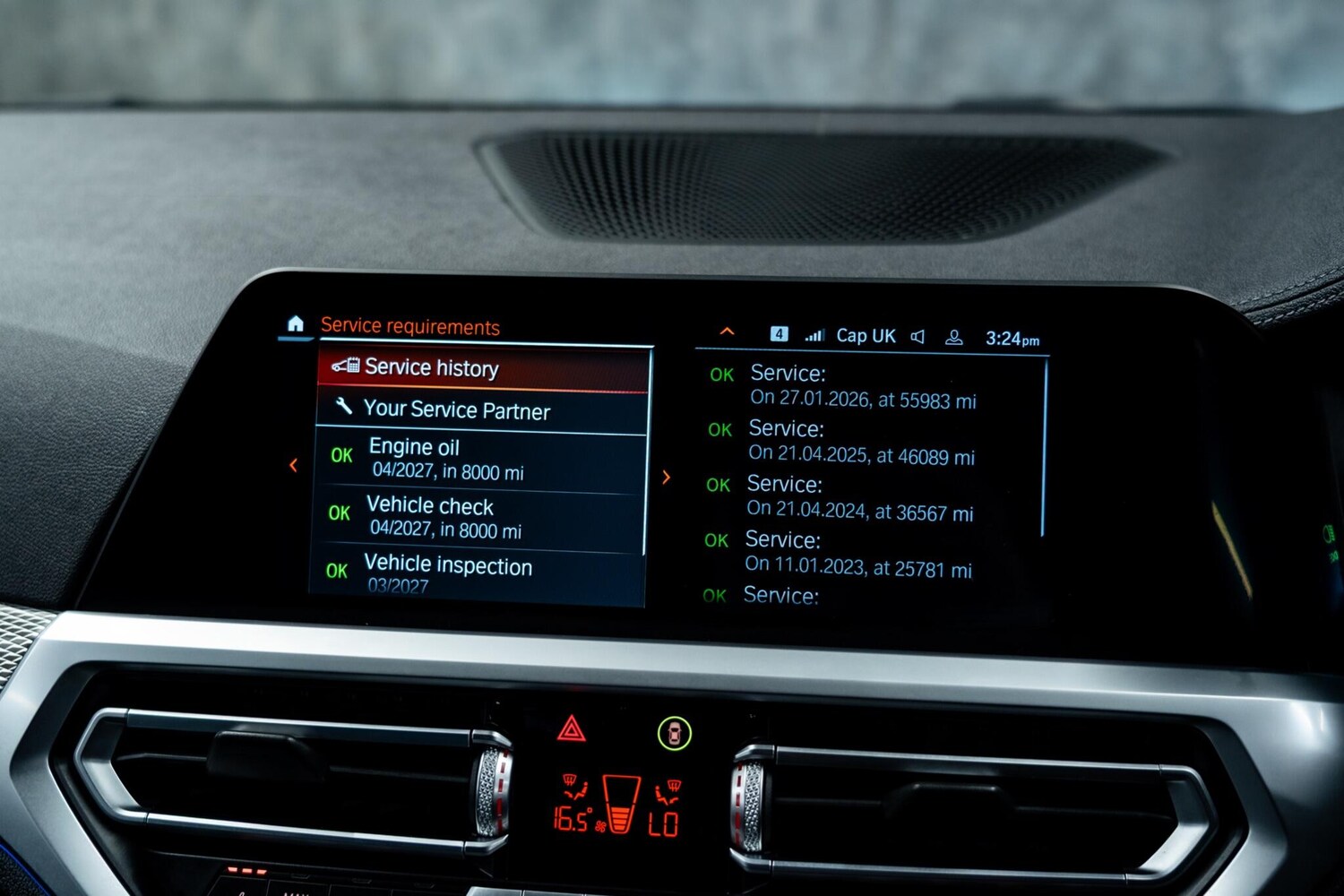Open the home menu icon
1344x896 pixels.
tap(296, 325)
